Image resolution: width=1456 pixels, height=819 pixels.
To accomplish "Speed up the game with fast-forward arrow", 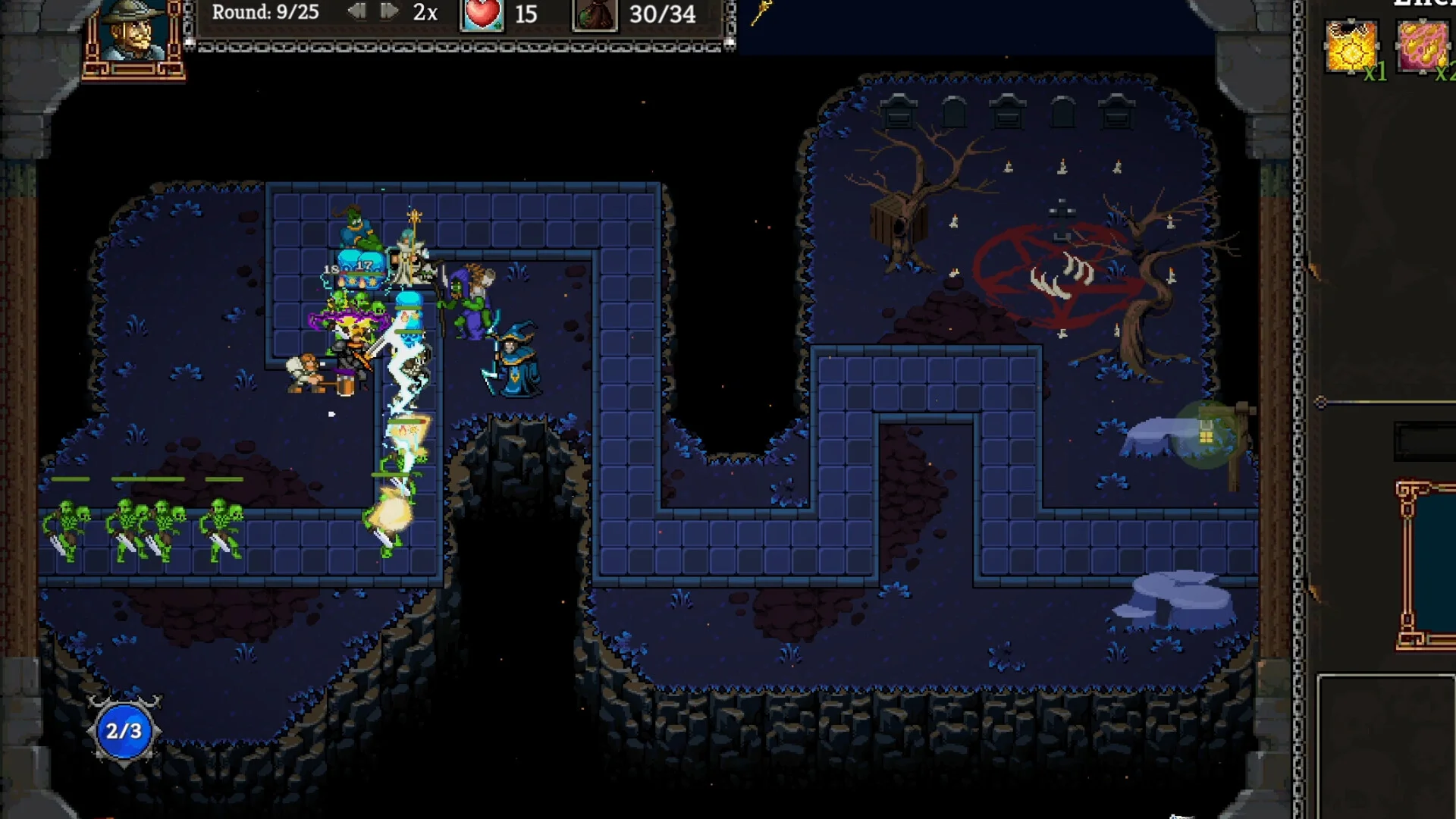I will click(389, 11).
